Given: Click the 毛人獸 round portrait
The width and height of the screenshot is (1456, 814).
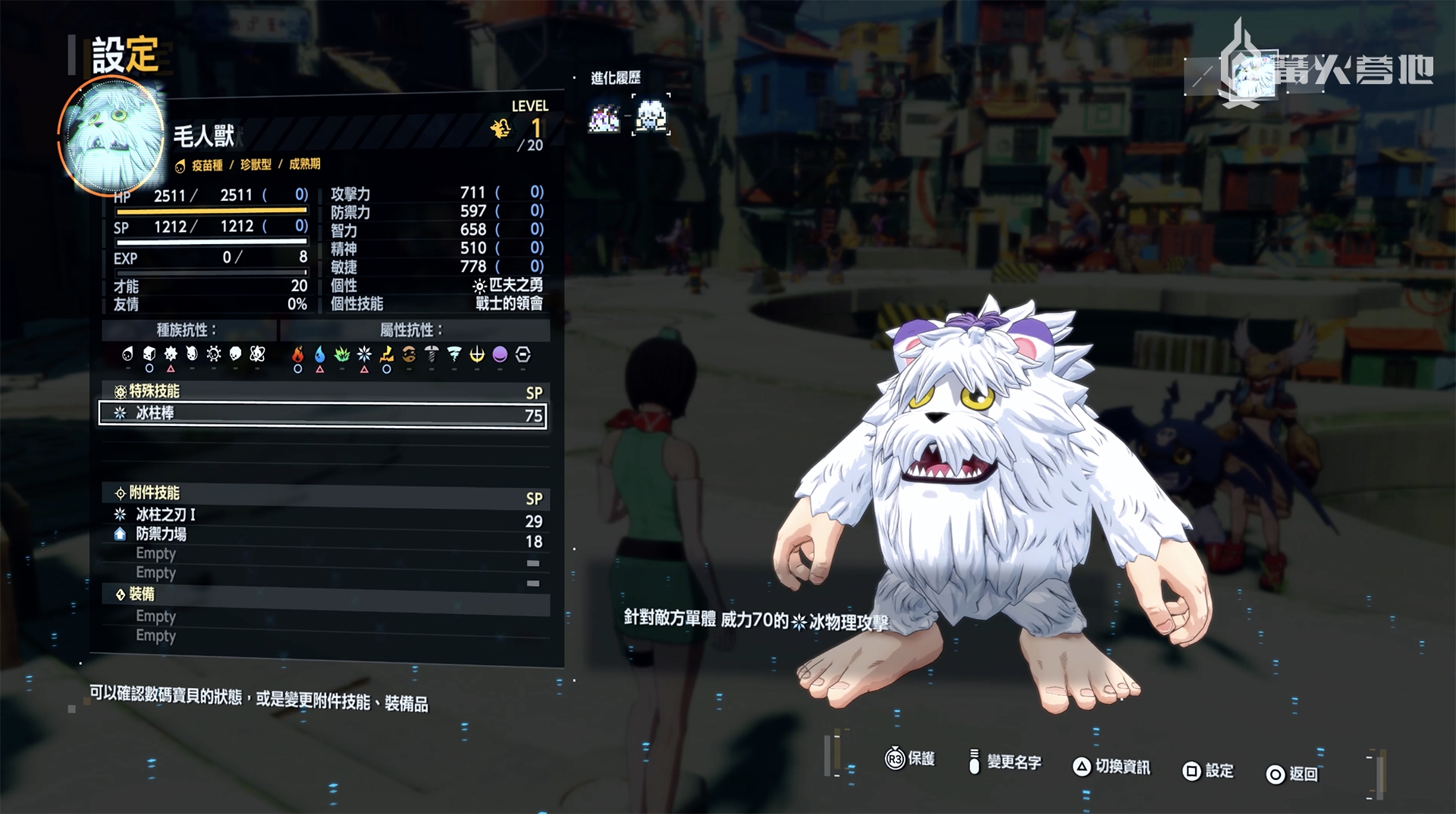Looking at the screenshot, I should (x=112, y=136).
